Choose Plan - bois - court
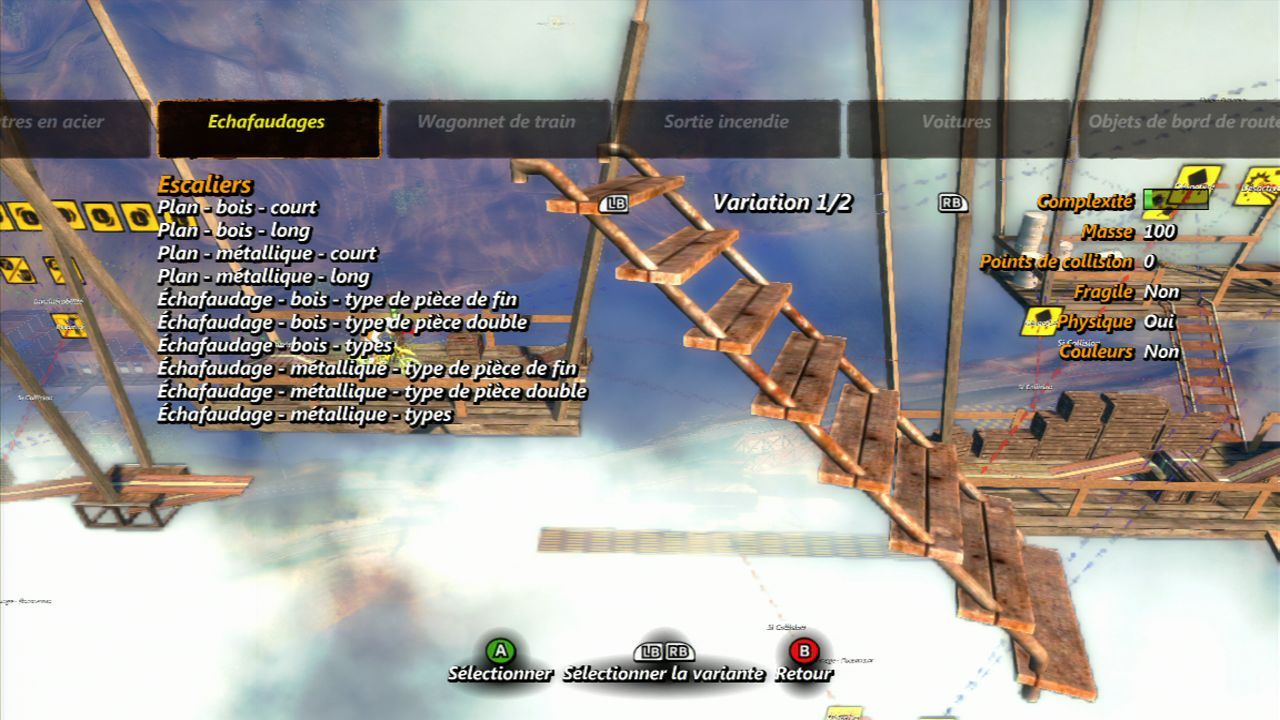Viewport: 1280px width, 720px height. click(x=237, y=208)
